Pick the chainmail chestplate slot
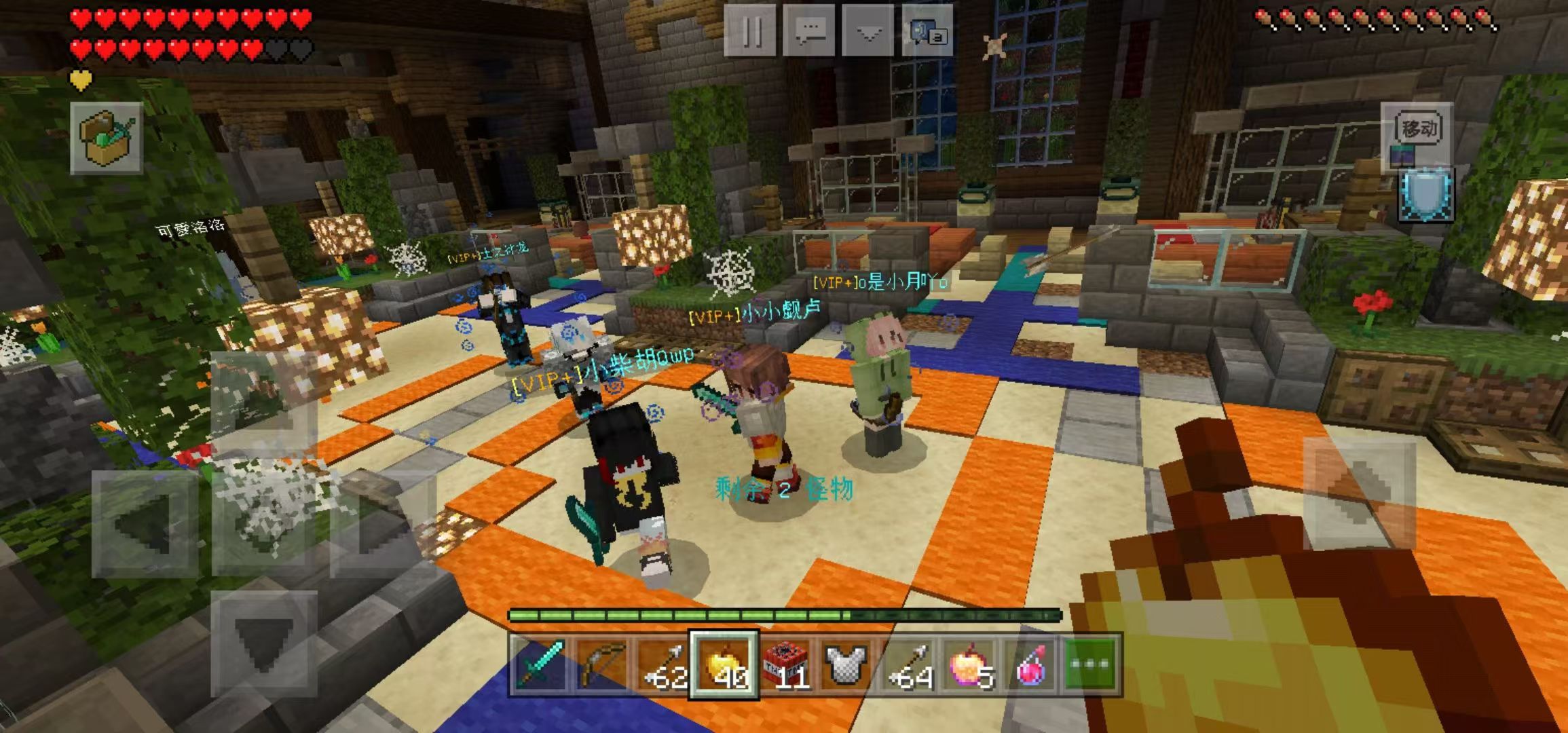 point(846,664)
